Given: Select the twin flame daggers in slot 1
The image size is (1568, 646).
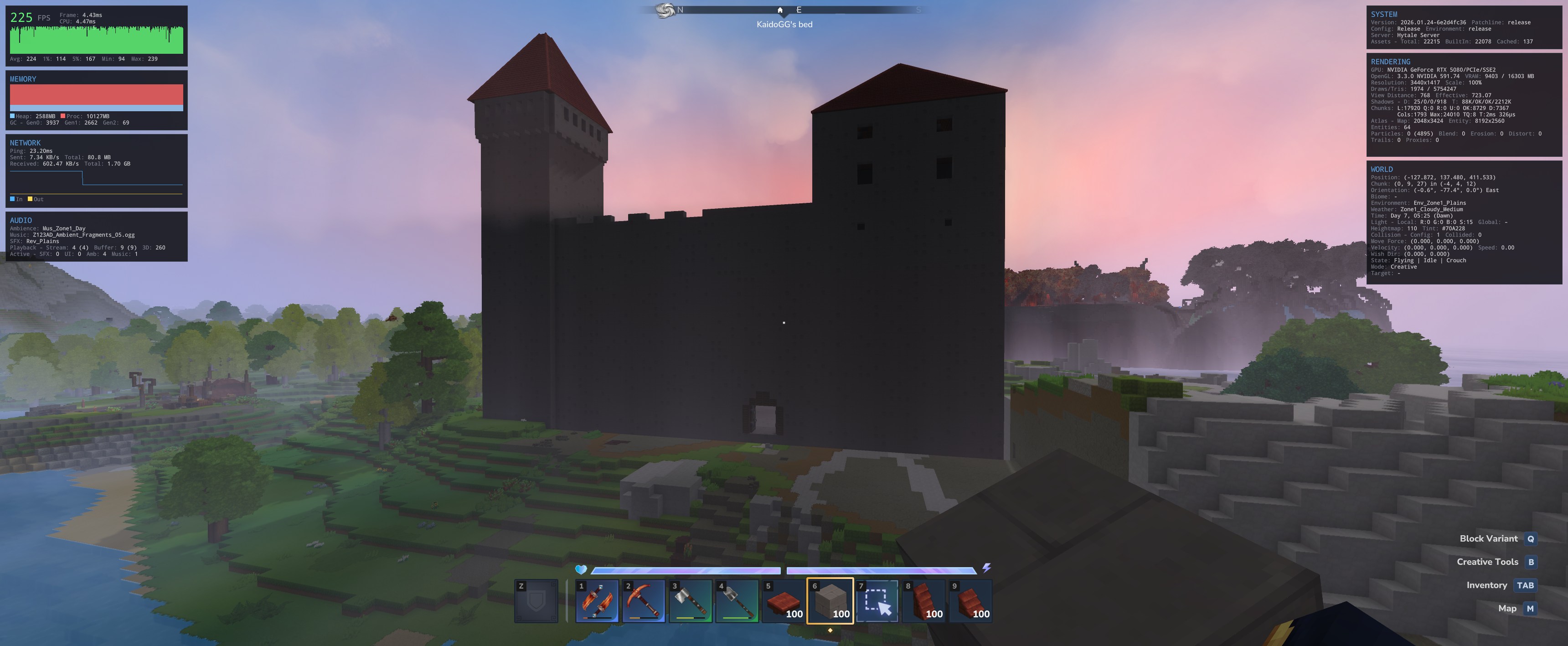Looking at the screenshot, I should tap(597, 601).
